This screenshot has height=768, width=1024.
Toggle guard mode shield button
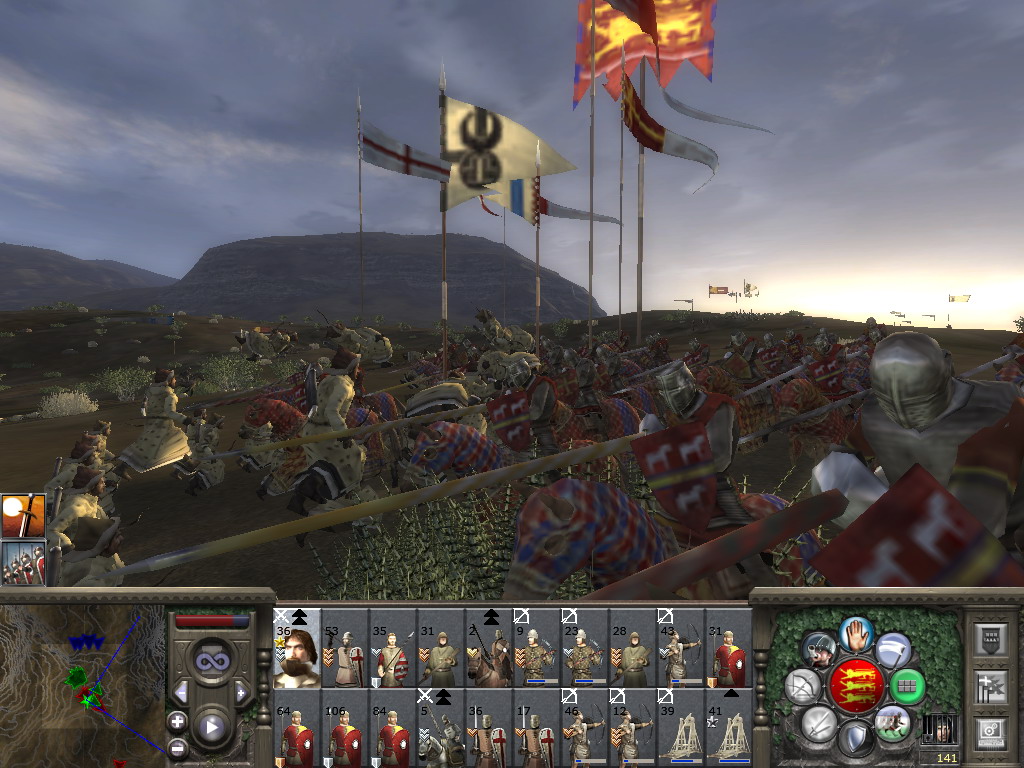855,738
